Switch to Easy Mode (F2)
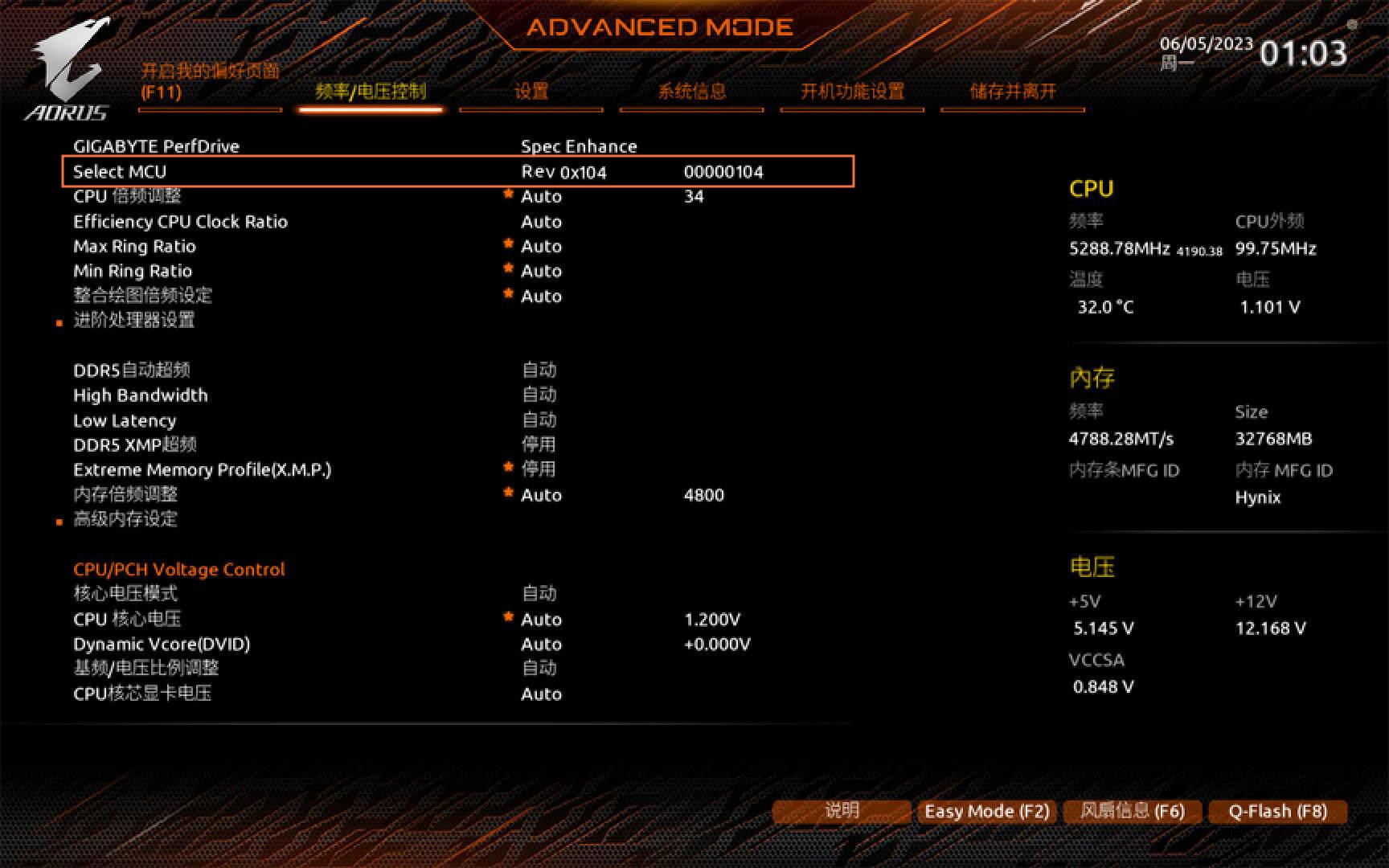Screen dimensions: 1389x868 pyautogui.click(x=987, y=811)
